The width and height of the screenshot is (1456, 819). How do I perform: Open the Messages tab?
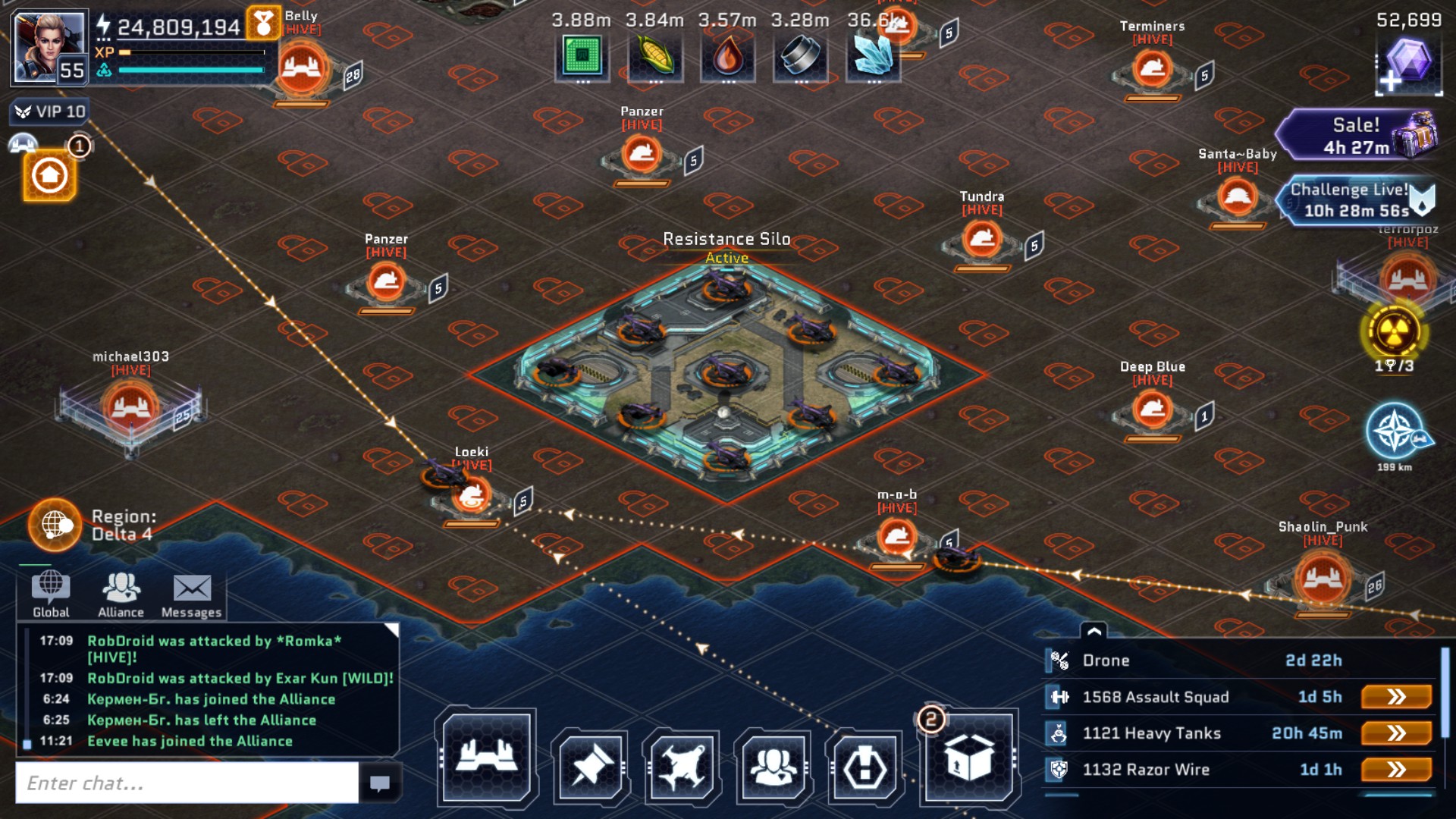pos(191,595)
